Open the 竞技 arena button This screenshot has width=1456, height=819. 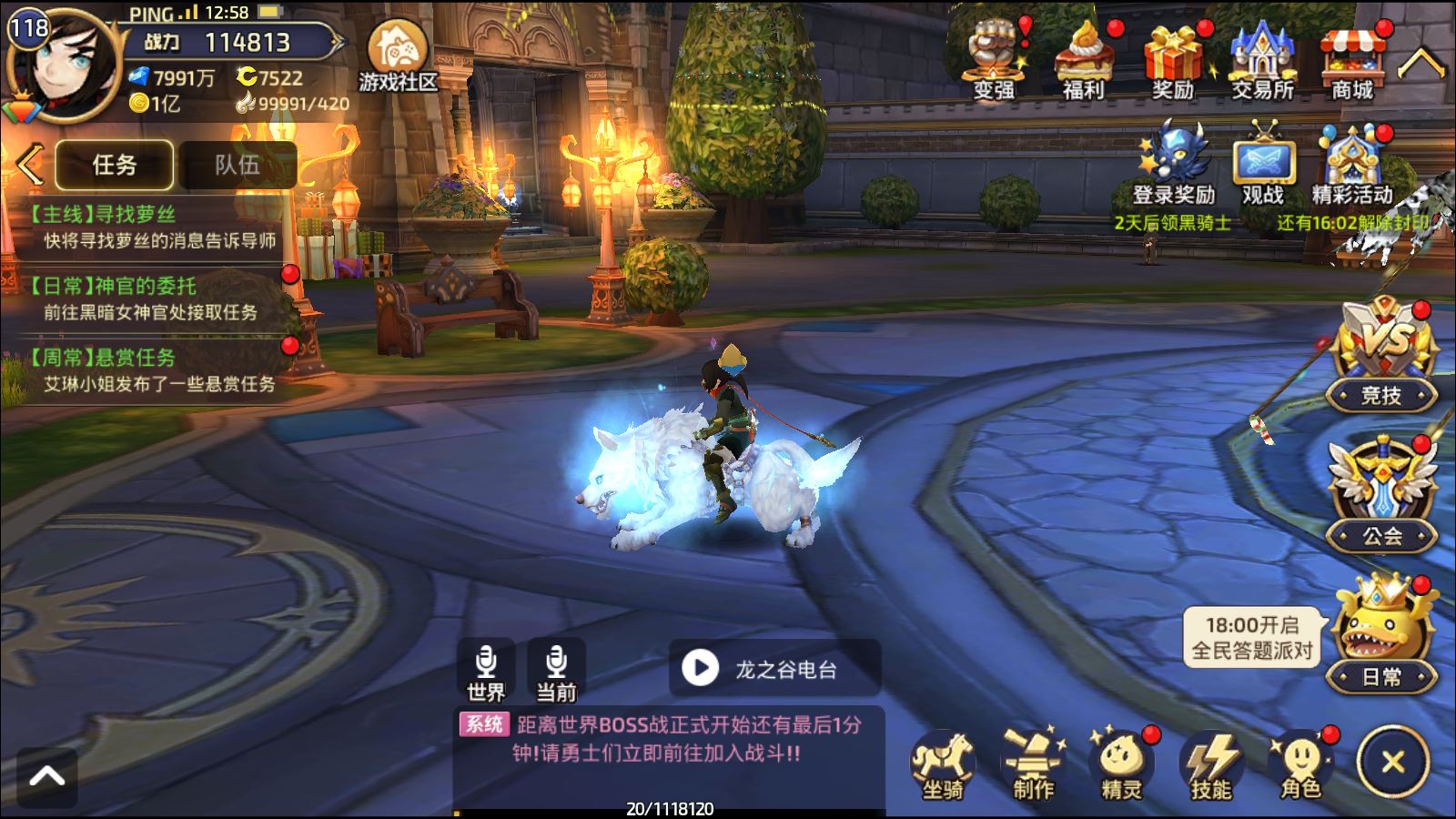1382,355
